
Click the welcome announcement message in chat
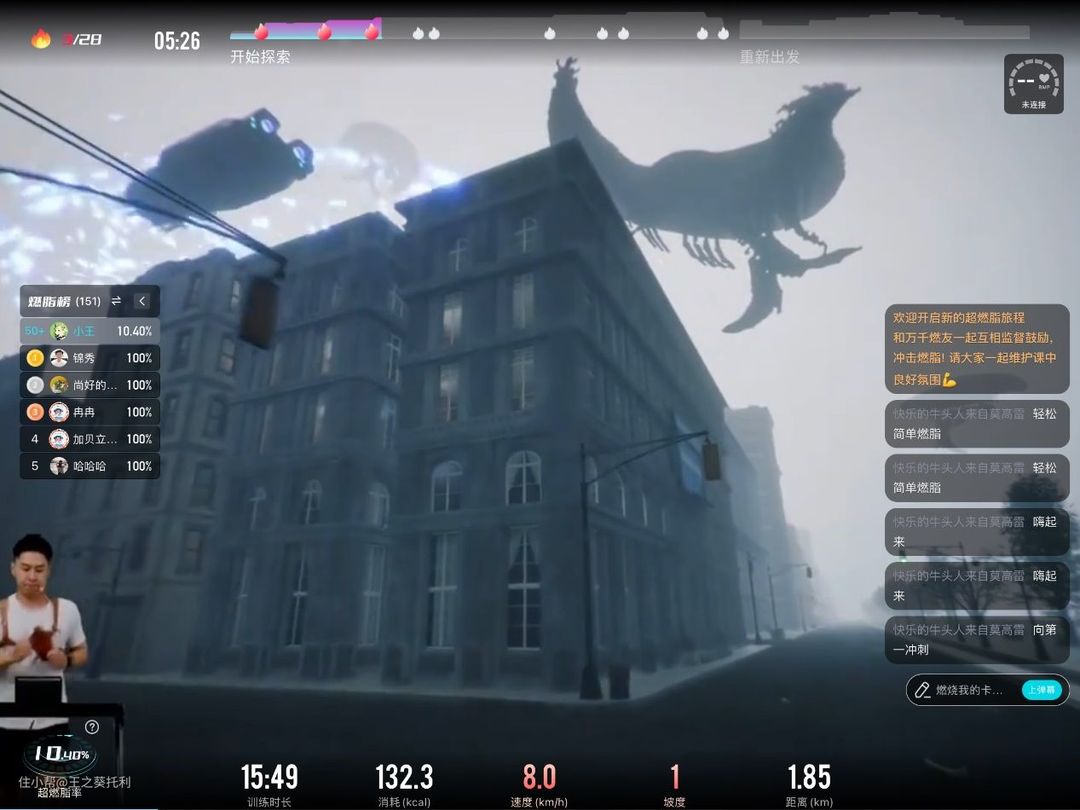point(976,348)
